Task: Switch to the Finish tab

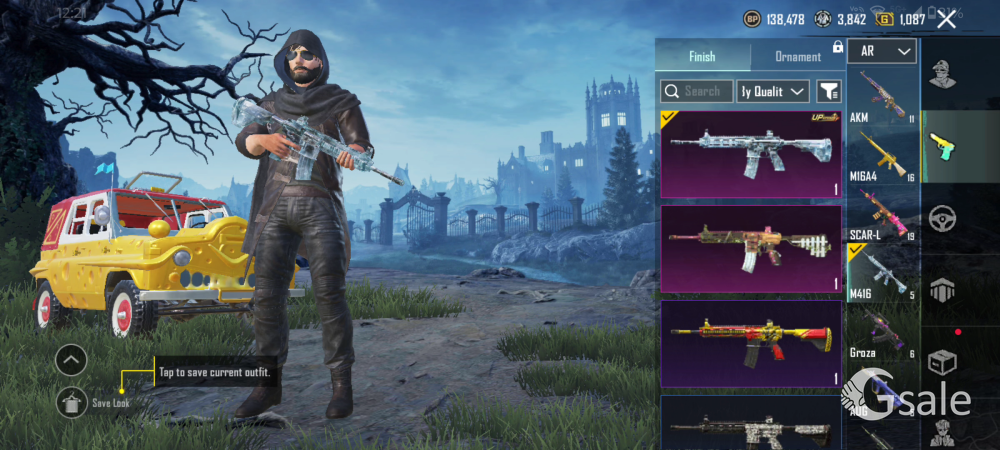Action: click(x=702, y=56)
